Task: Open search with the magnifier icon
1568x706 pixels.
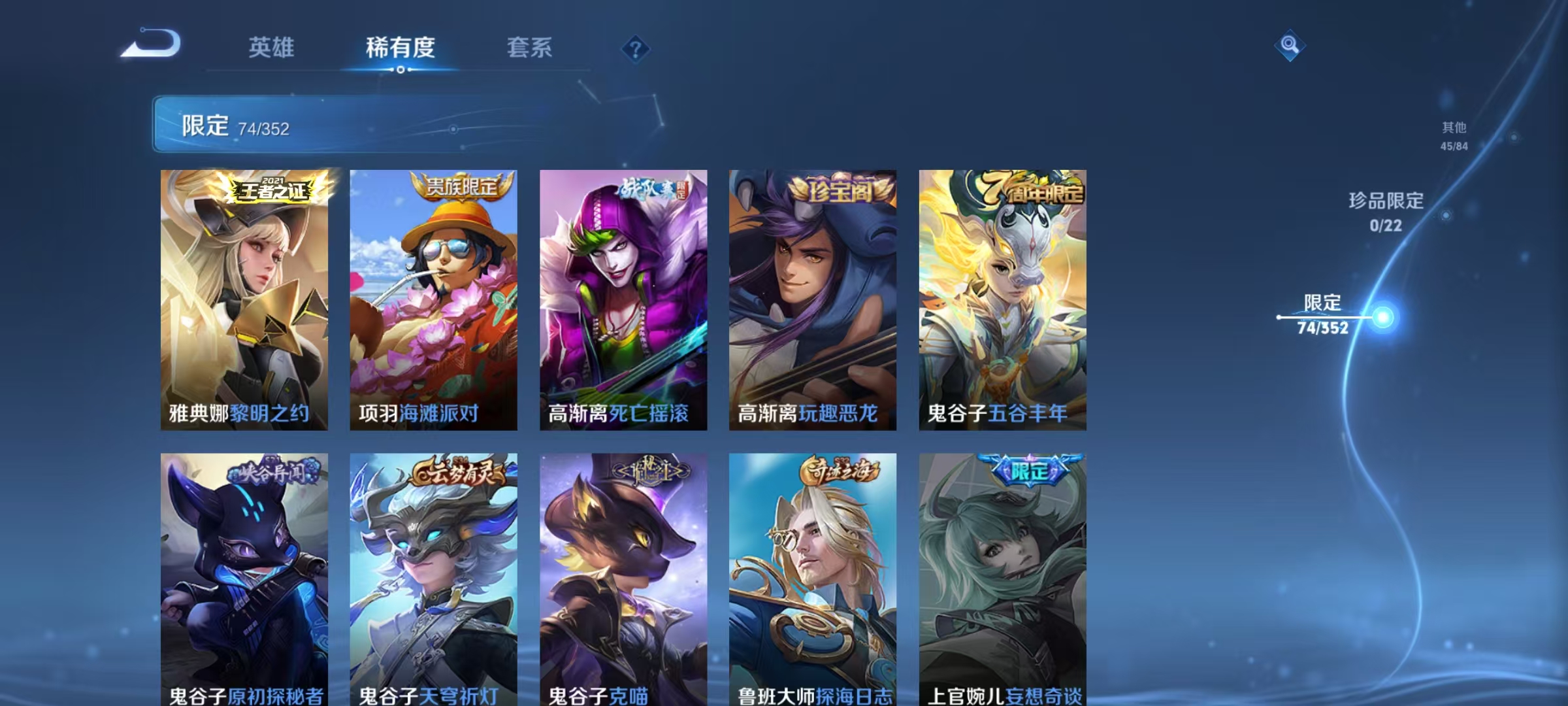Action: coord(1289,46)
